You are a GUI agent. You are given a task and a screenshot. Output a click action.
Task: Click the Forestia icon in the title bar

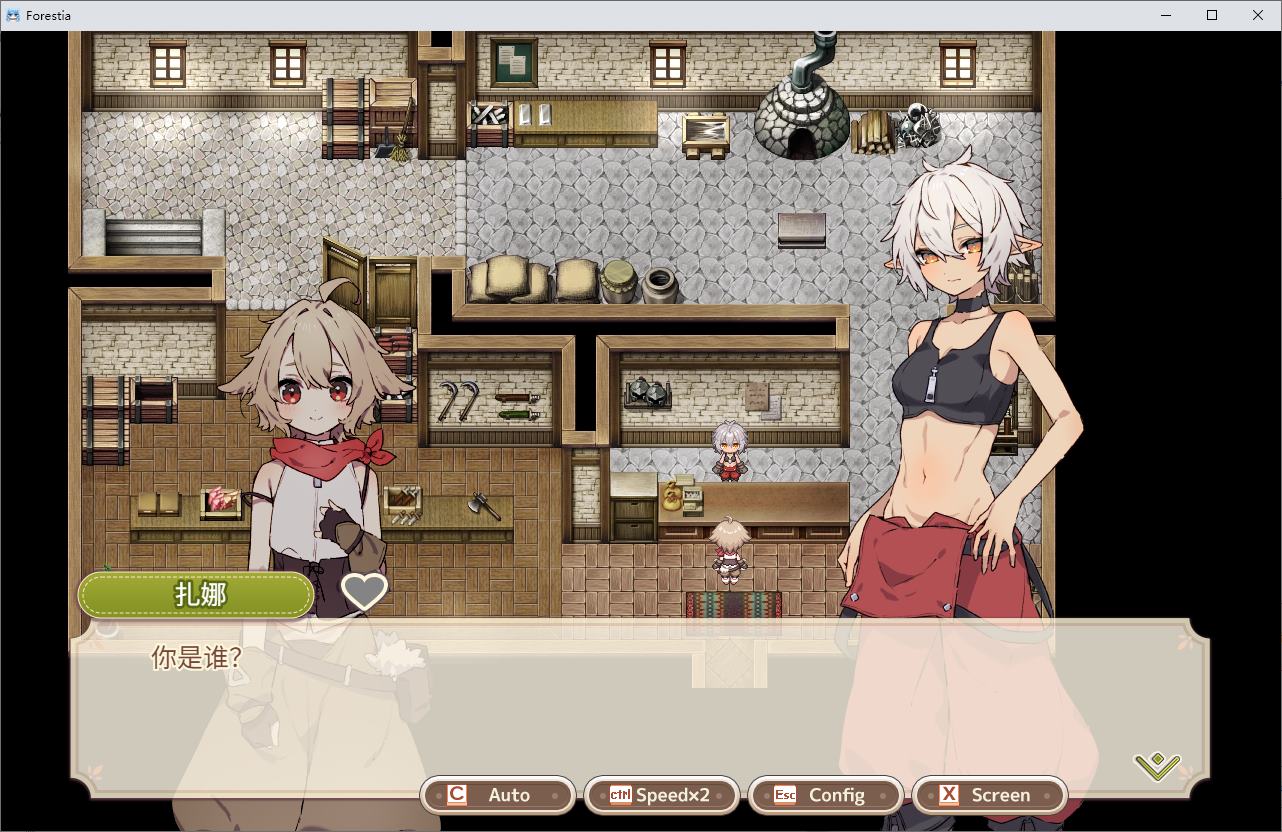[12, 15]
